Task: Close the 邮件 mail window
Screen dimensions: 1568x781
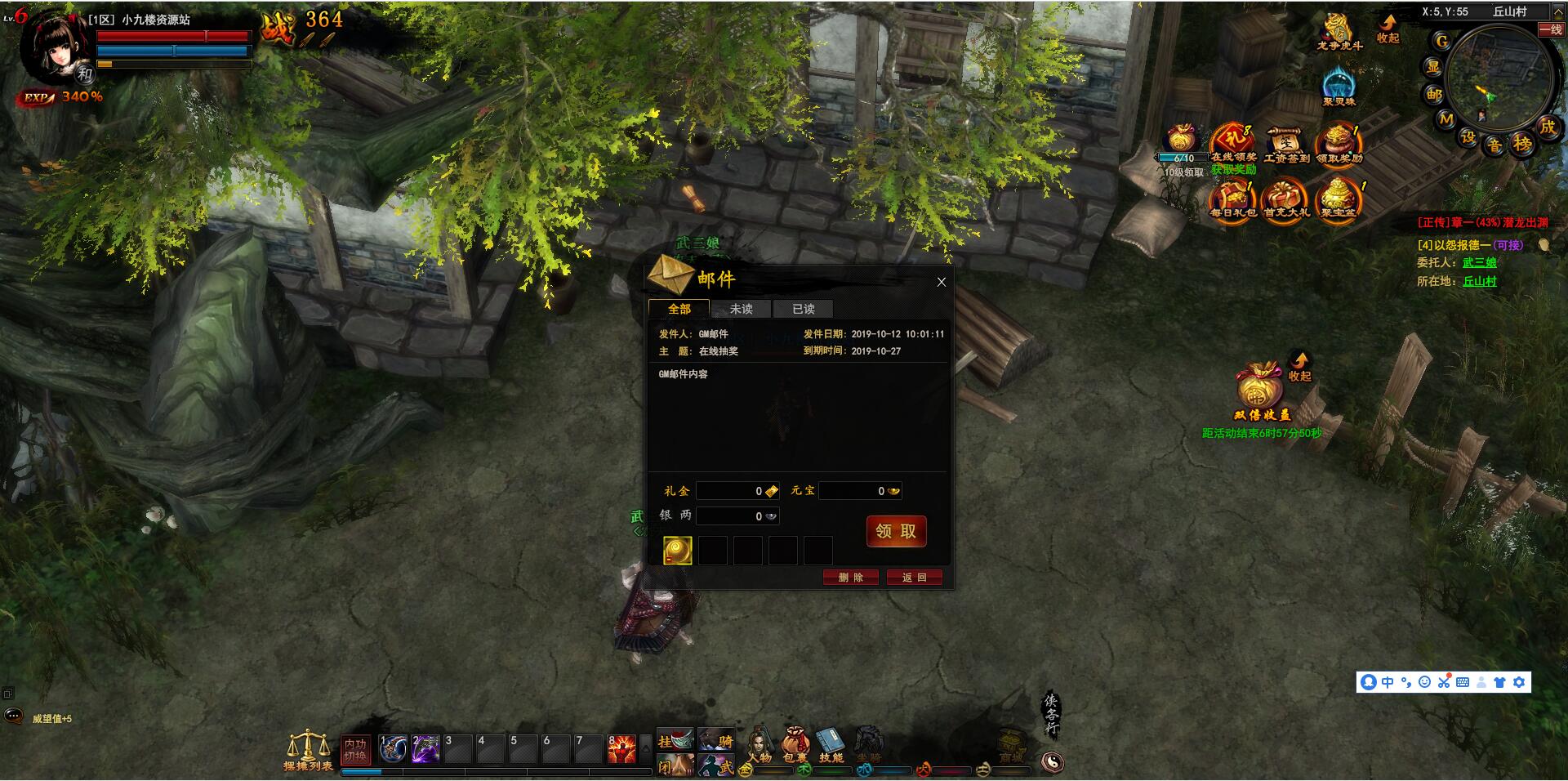Action: 941,282
